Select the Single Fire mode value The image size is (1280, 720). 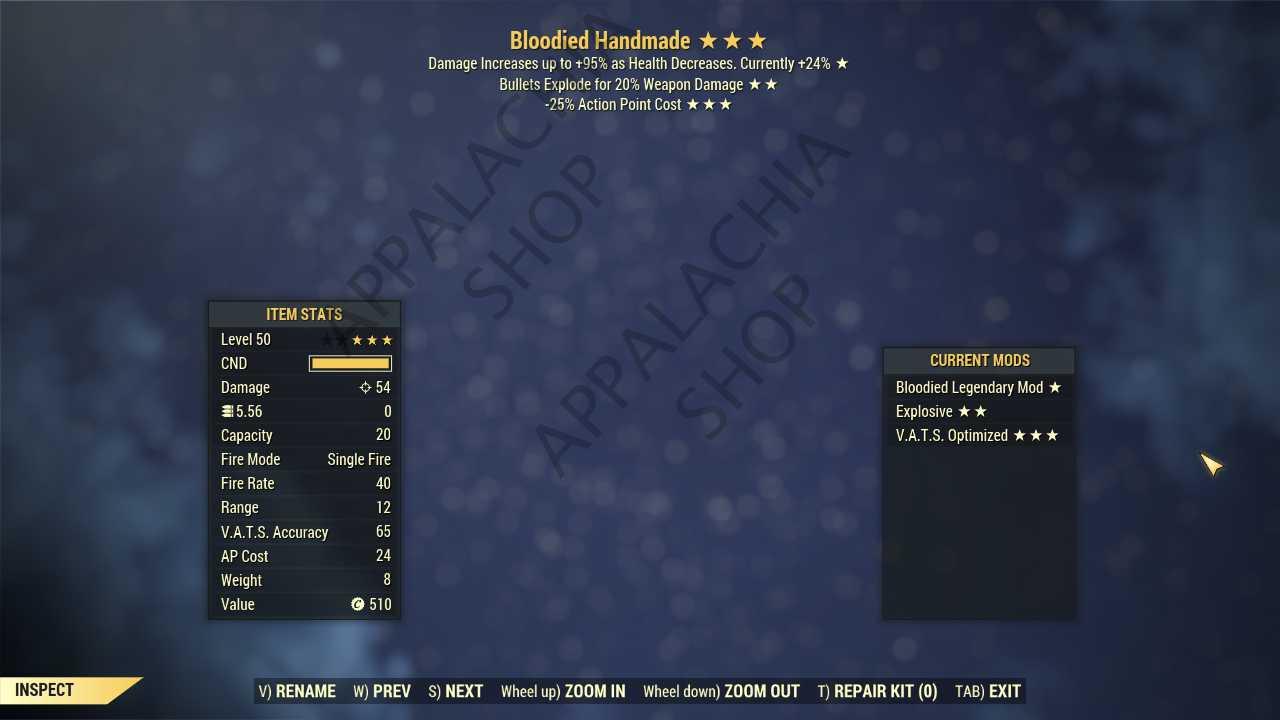pos(359,459)
